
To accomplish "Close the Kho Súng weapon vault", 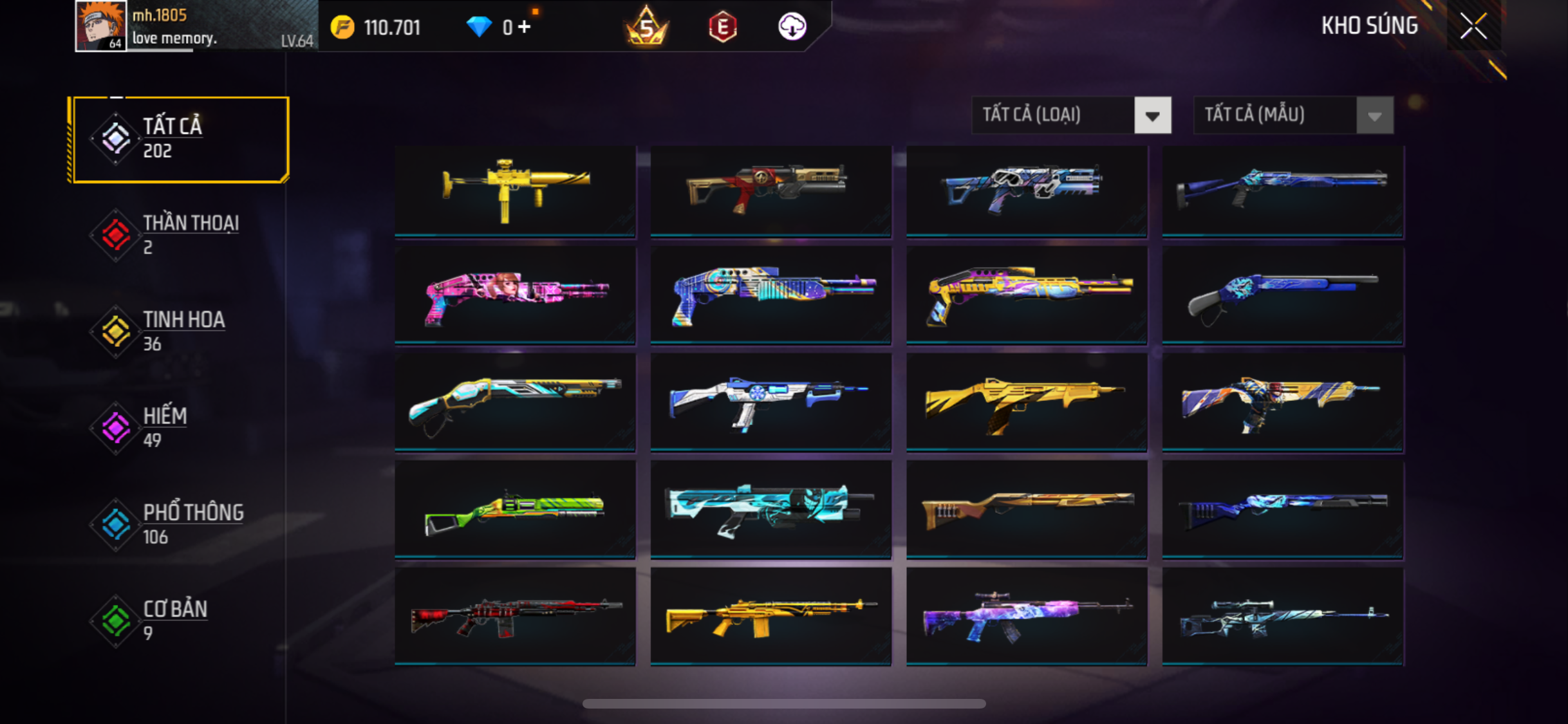I will click(x=1473, y=26).
